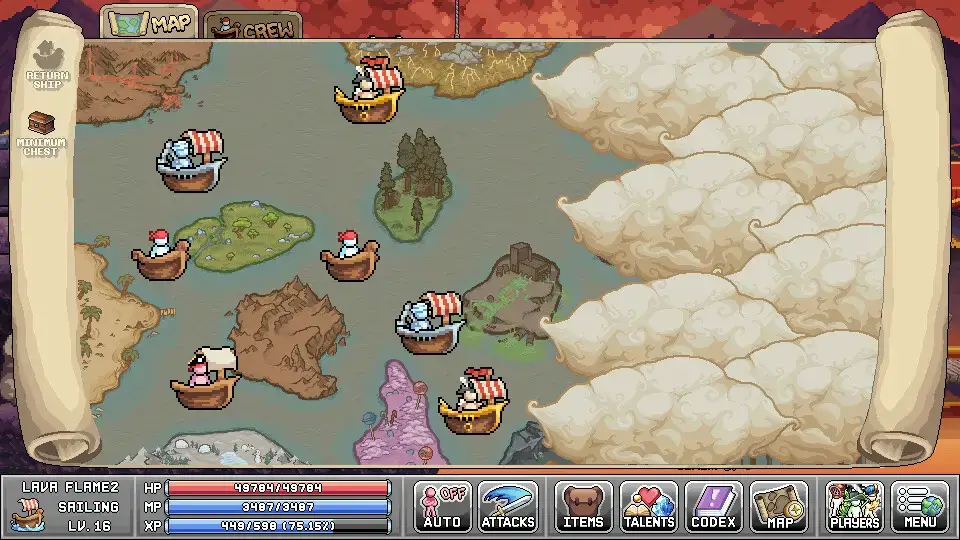The width and height of the screenshot is (960, 540).
Task: Open the main Menu button
Action: coord(920,506)
